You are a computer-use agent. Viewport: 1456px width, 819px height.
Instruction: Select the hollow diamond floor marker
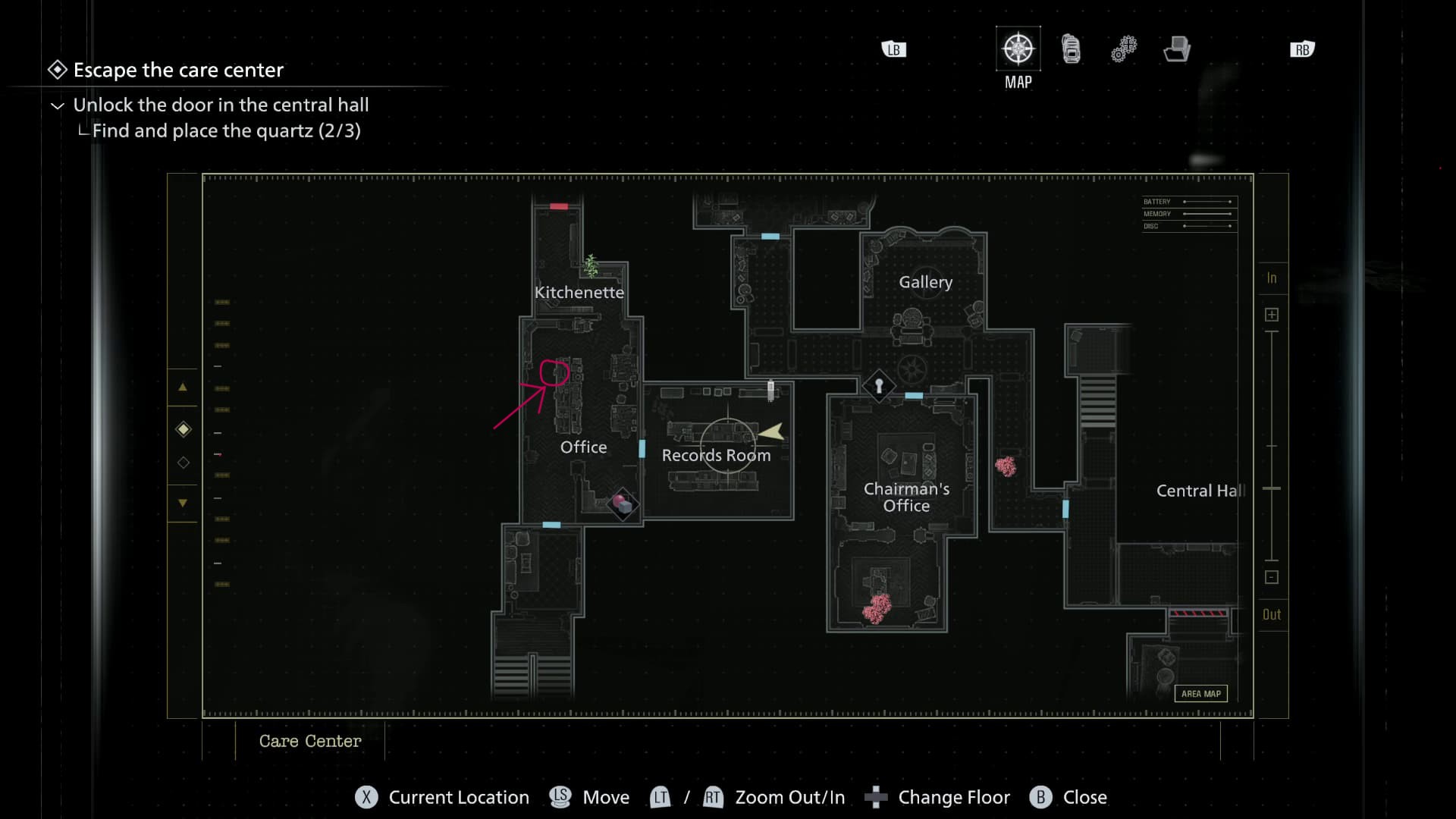coord(184,463)
